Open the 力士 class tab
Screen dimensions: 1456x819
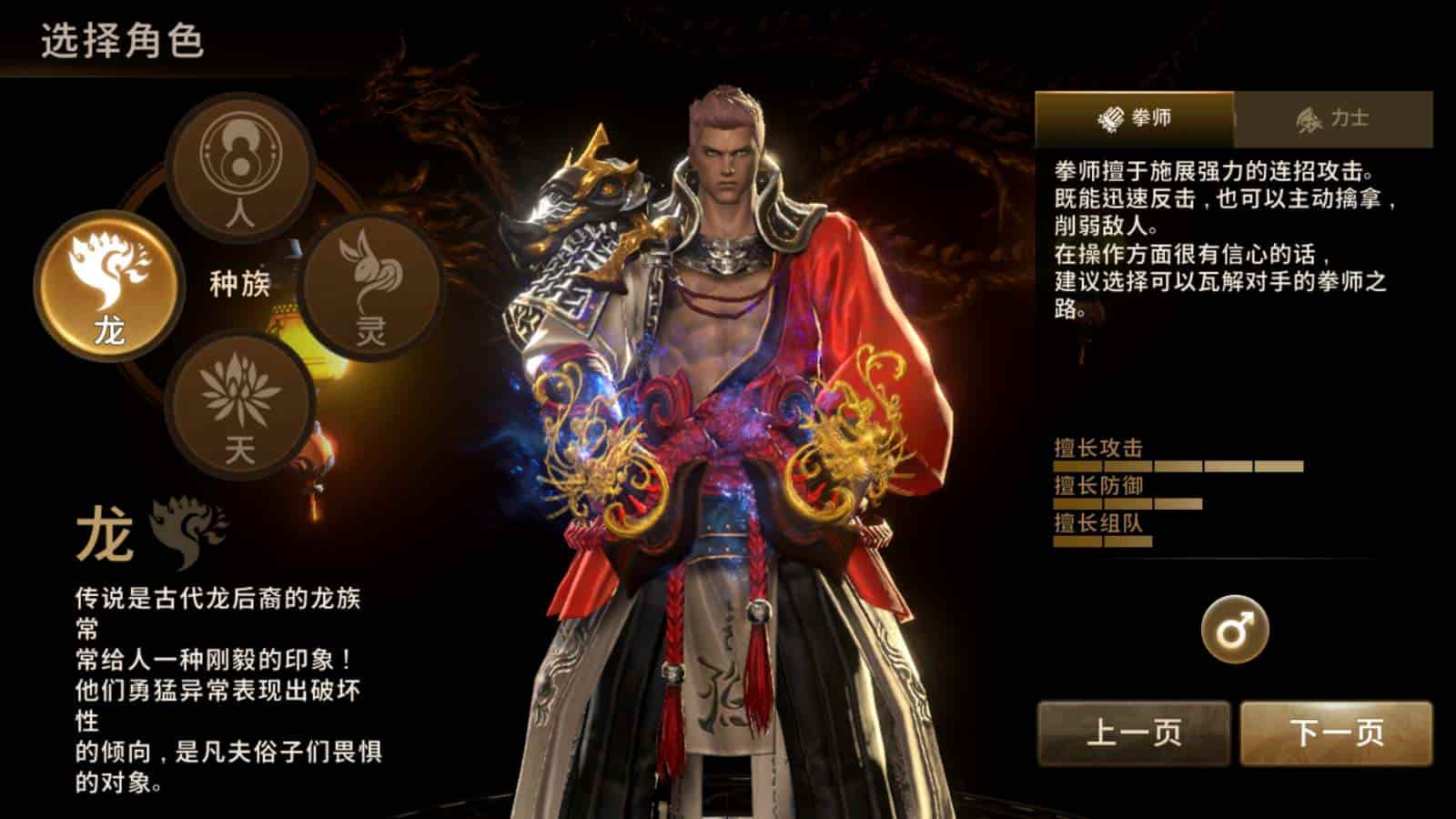pos(1333,116)
